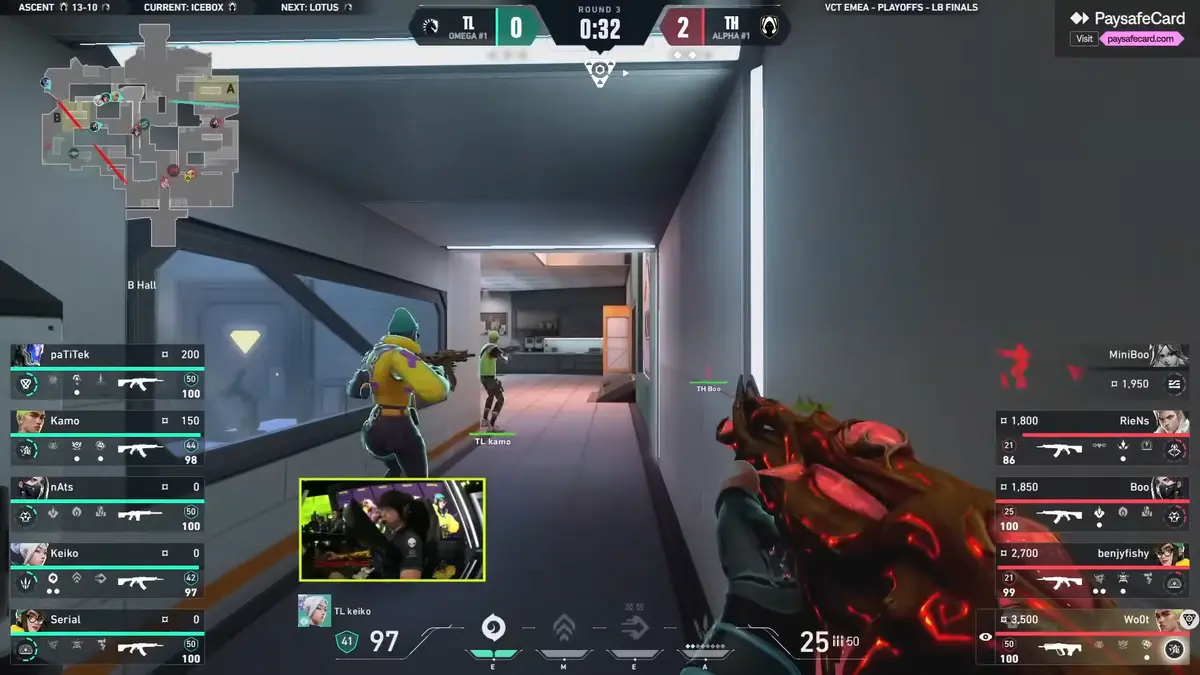The image size is (1200, 675).
Task: Click the player webcam feed thumbnail
Action: [x=392, y=530]
